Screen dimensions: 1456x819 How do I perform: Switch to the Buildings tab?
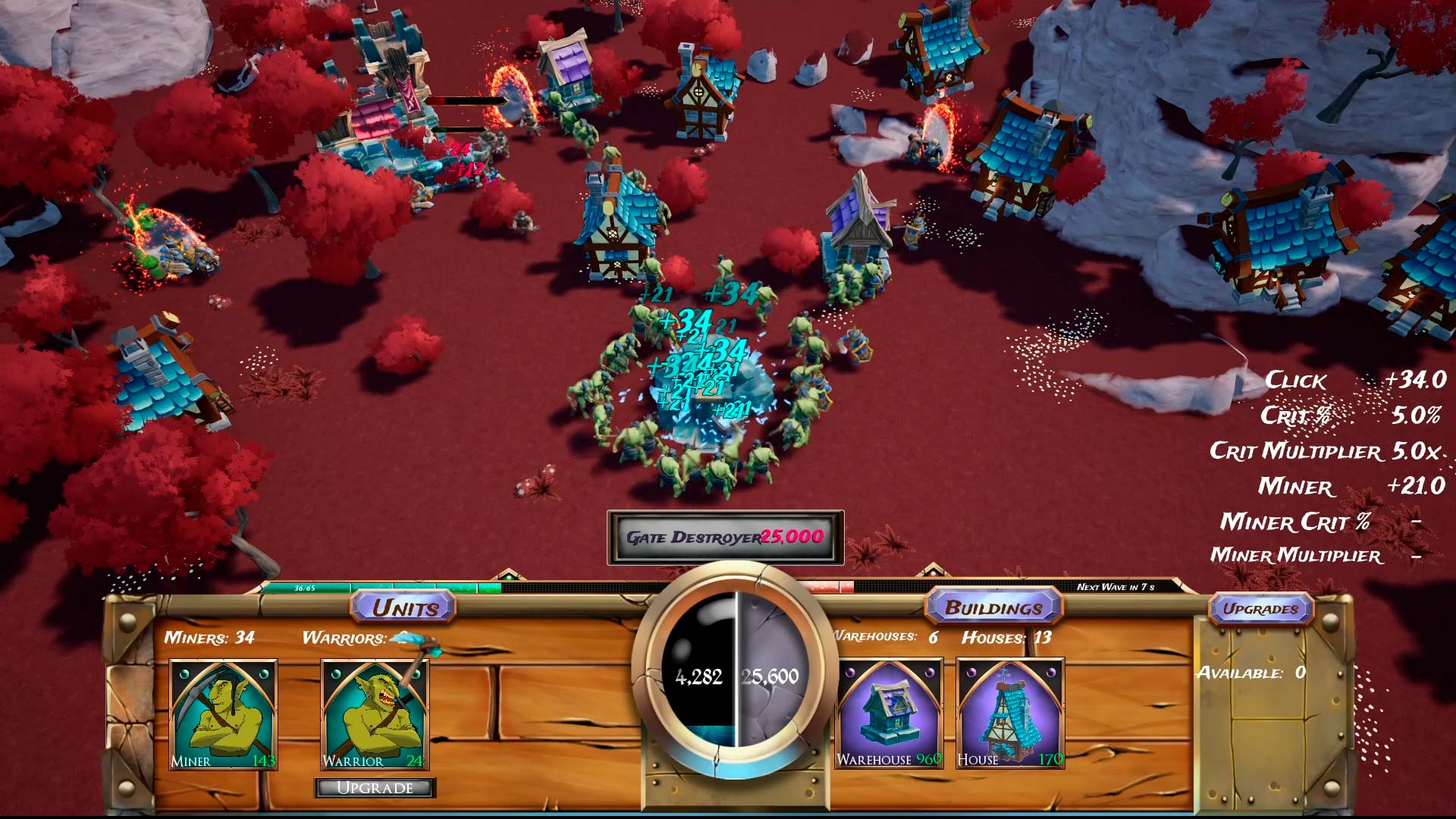993,607
